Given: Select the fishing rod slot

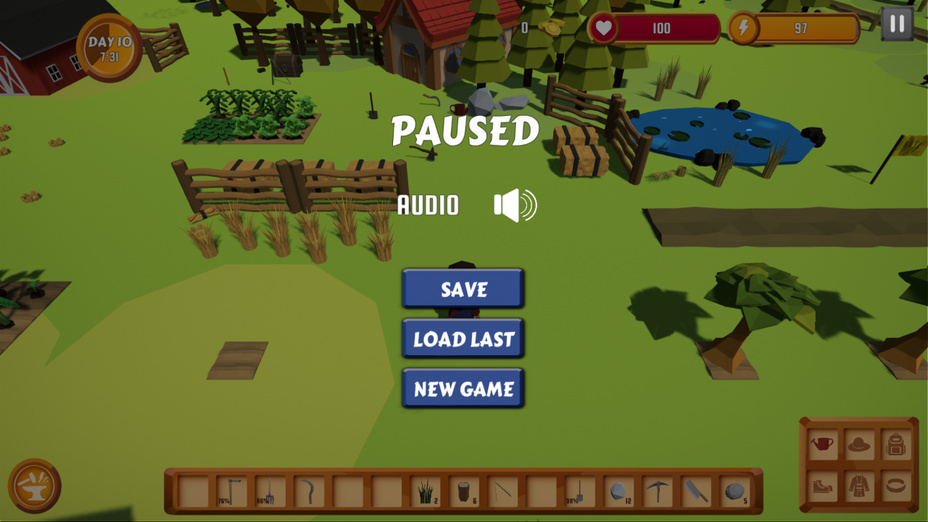Looking at the screenshot, I should click(503, 491).
